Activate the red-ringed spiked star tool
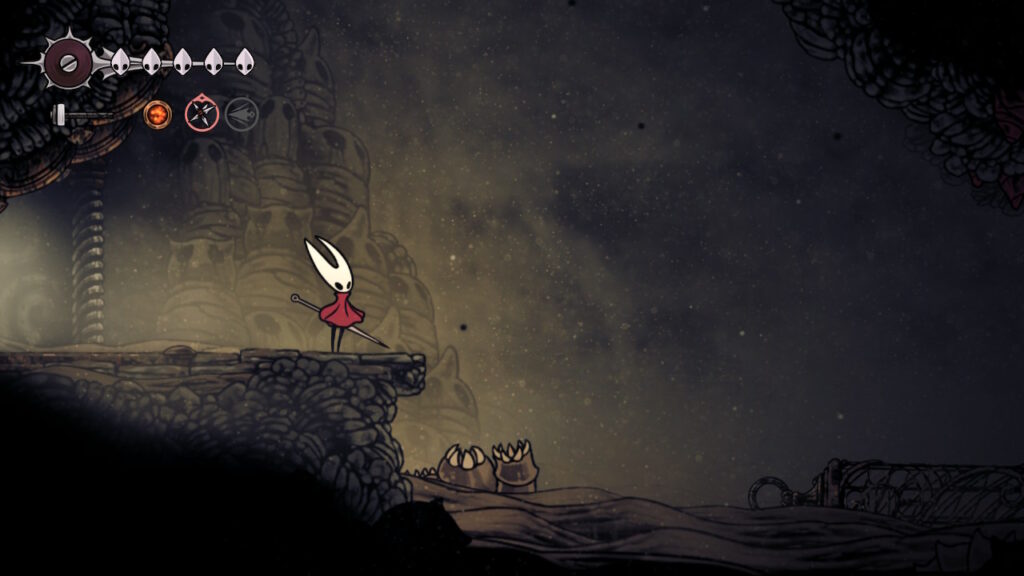1024x576 pixels. [201, 114]
